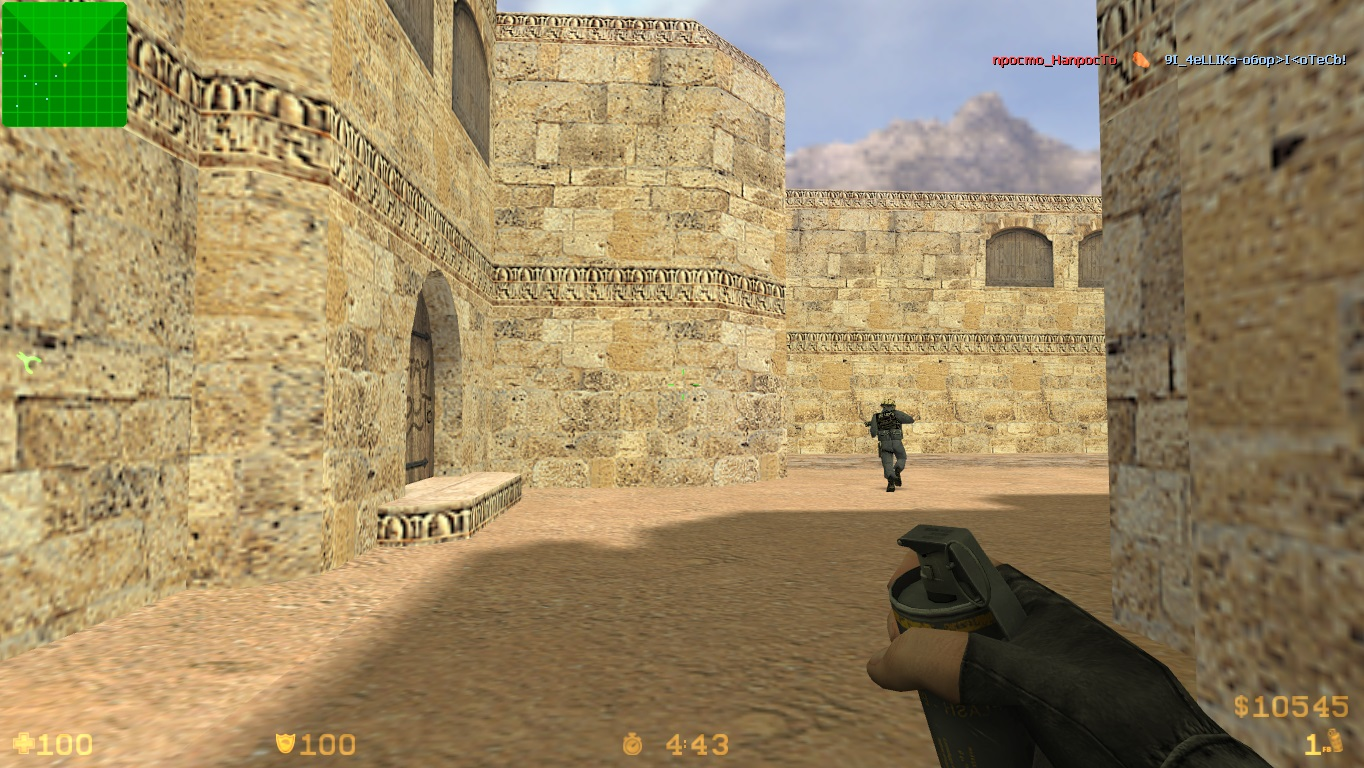Click the green radar minimap
The height and width of the screenshot is (768, 1364).
coord(65,65)
